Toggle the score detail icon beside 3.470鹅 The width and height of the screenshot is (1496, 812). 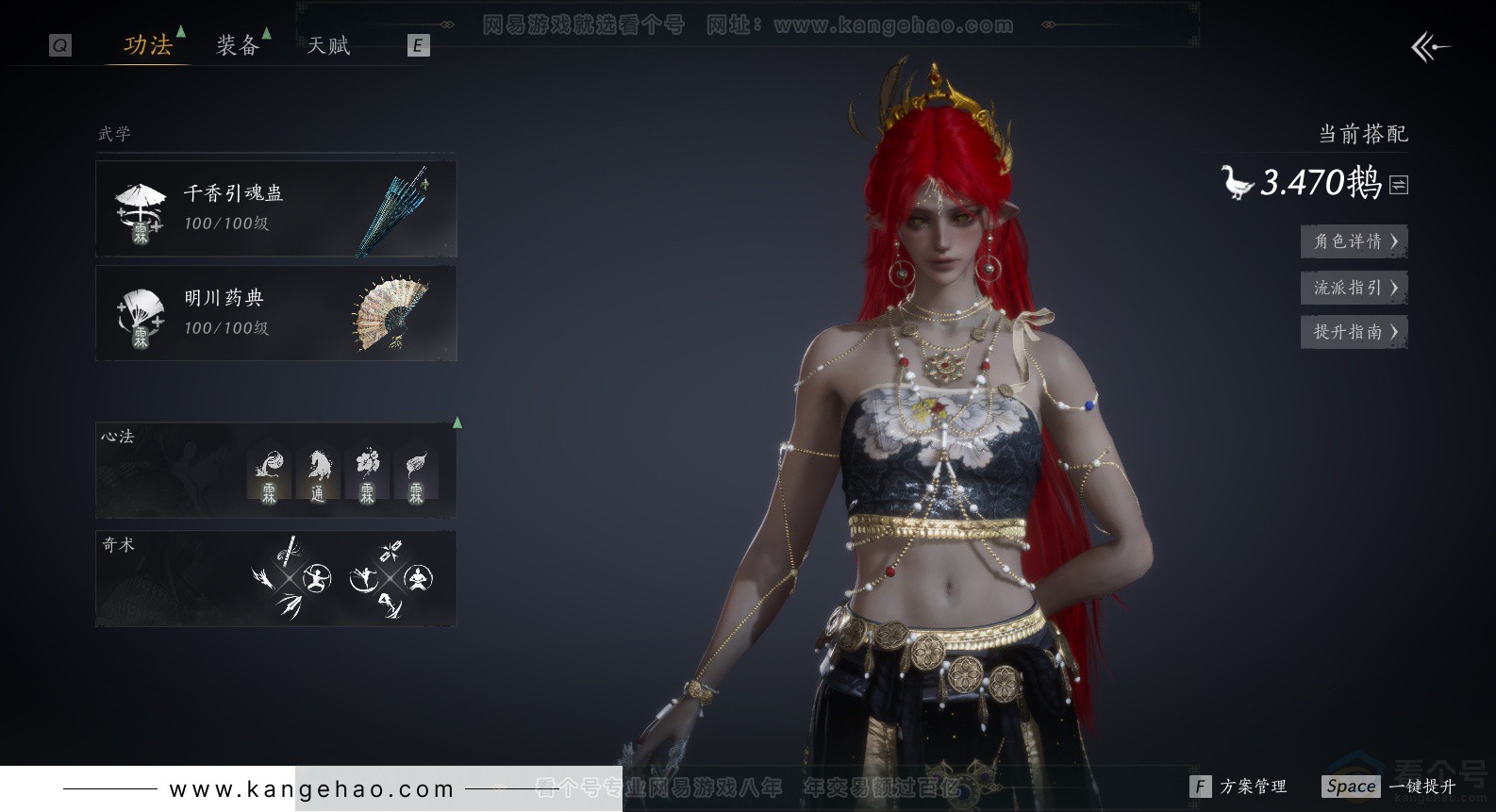[x=1399, y=185]
